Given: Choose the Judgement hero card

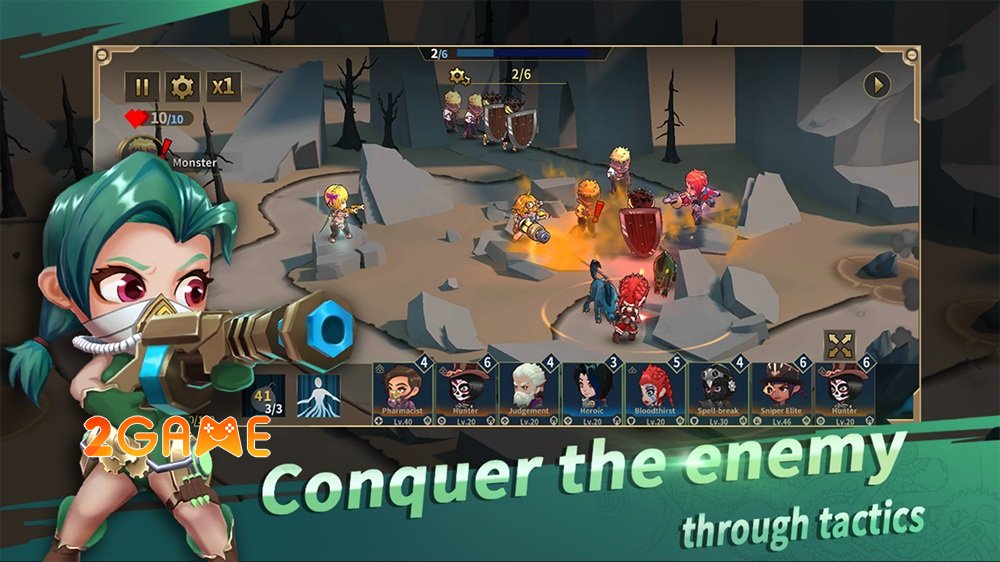Looking at the screenshot, I should (528, 391).
